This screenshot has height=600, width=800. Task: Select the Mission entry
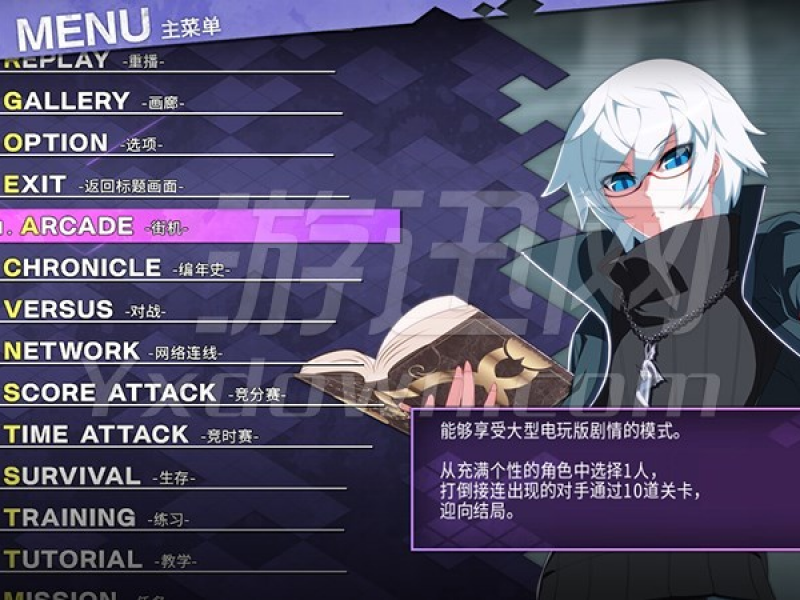(62, 594)
